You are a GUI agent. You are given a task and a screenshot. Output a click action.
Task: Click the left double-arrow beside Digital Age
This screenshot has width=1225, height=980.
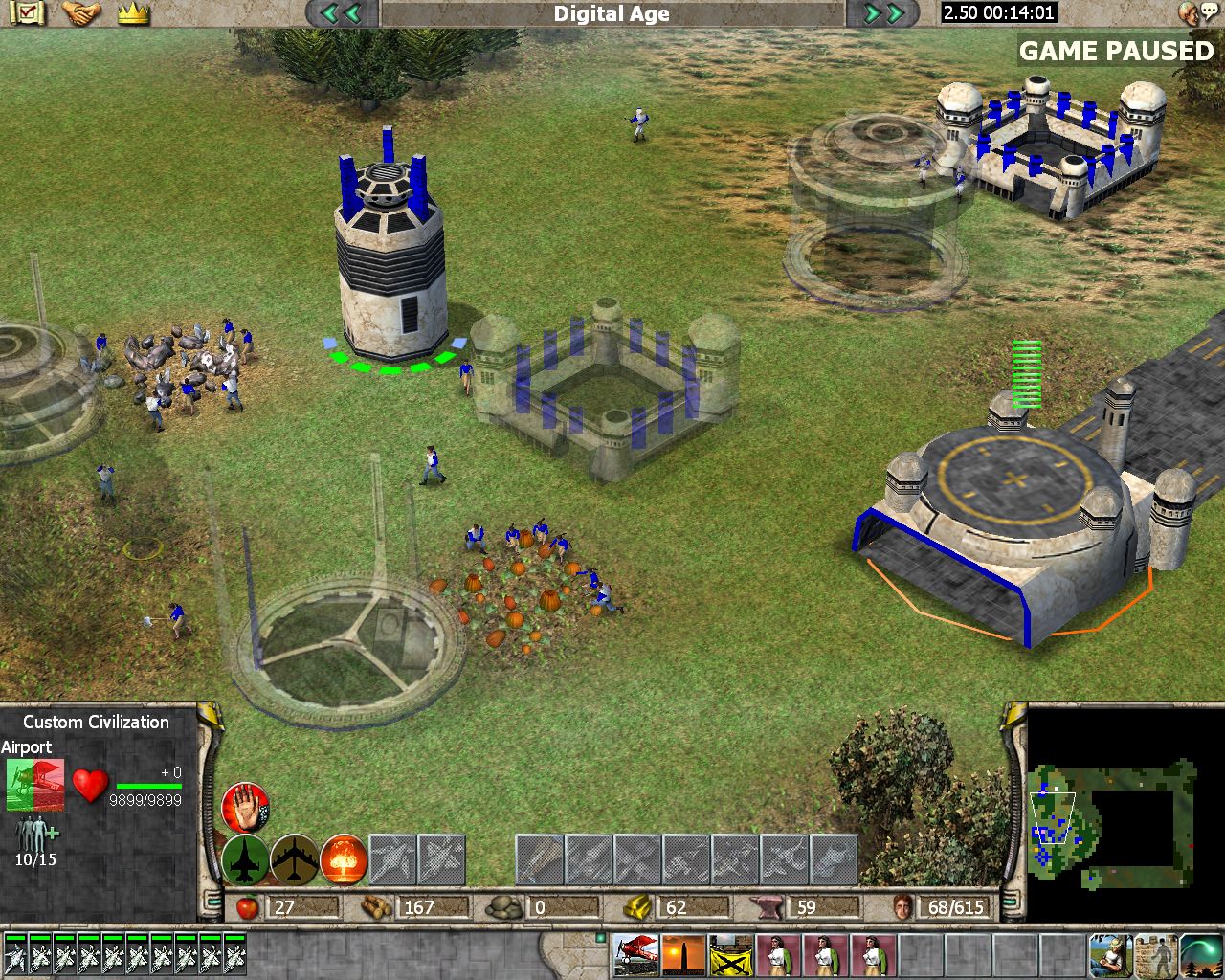pyautogui.click(x=341, y=13)
